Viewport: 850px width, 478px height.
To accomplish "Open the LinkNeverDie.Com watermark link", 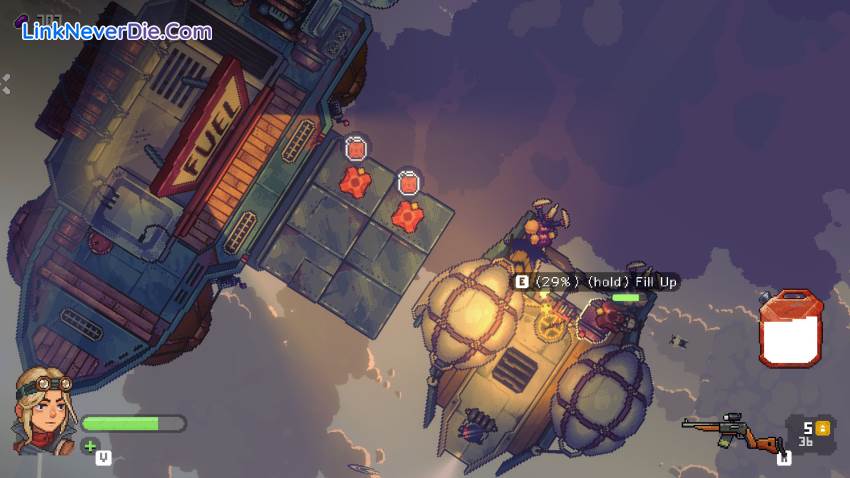I will [x=117, y=32].
